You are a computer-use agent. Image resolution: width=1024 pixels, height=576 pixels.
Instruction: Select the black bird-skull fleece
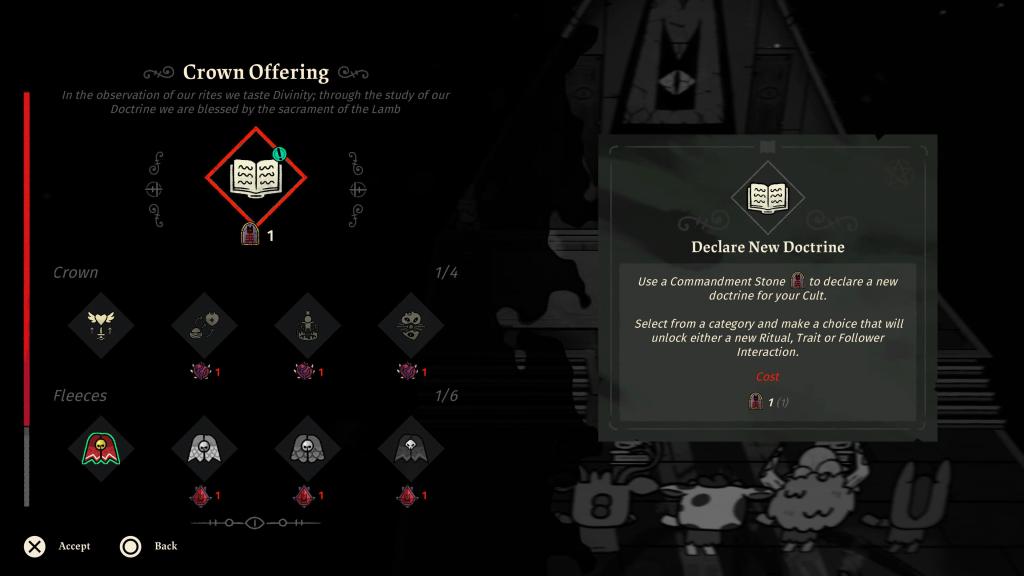tap(411, 448)
